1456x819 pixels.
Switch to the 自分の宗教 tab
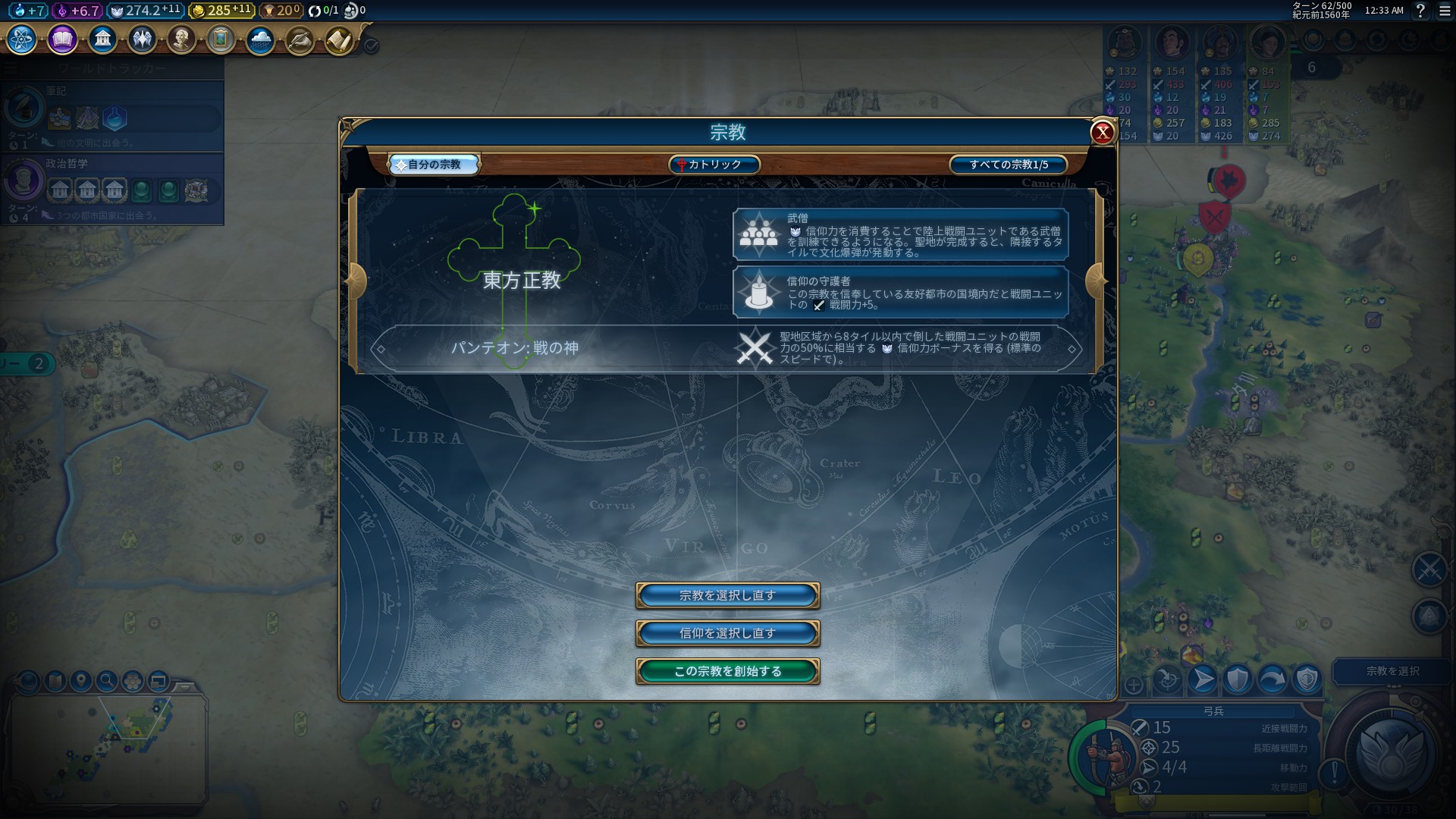[435, 165]
